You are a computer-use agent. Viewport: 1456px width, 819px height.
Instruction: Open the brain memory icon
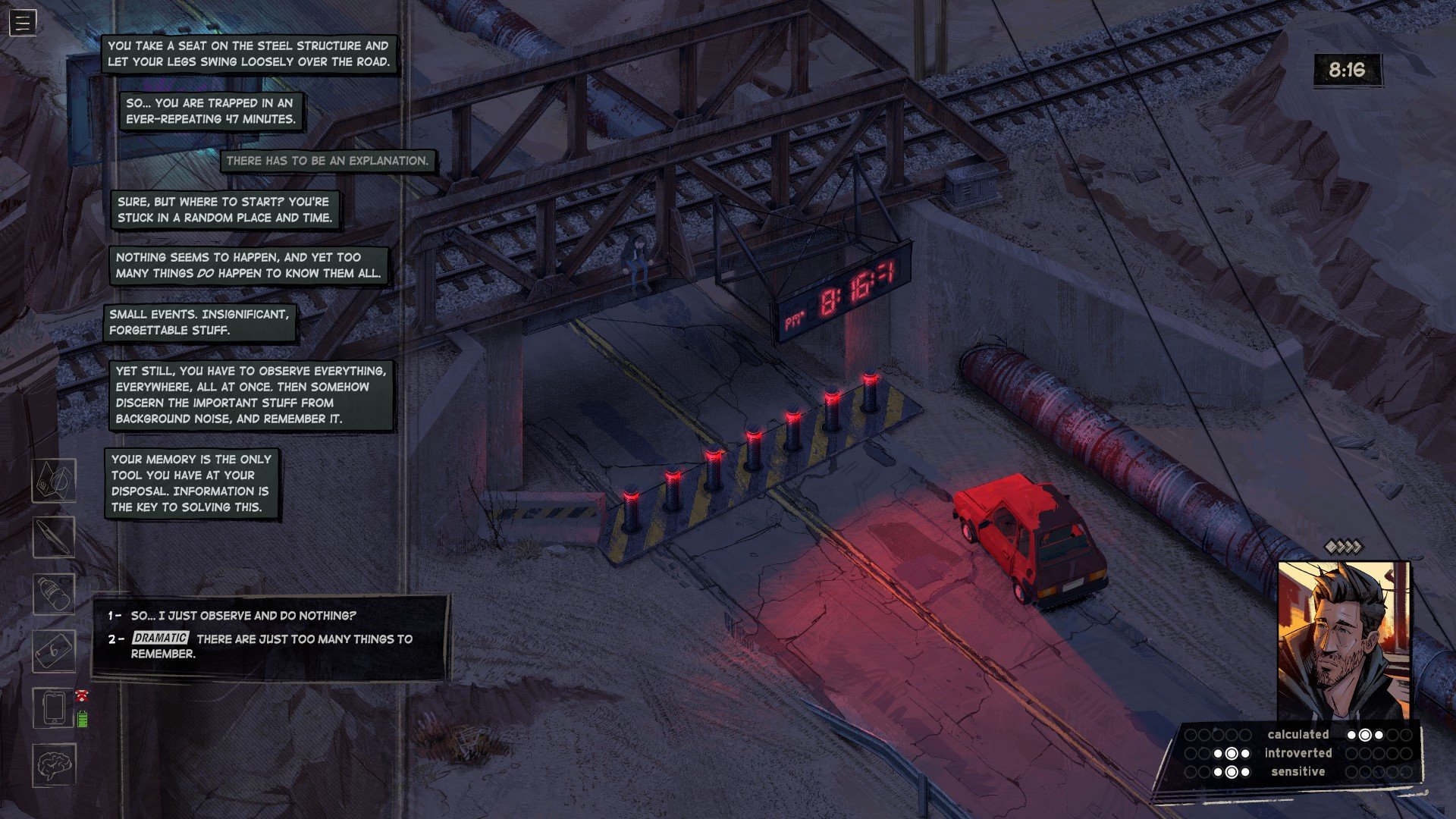pos(54,764)
